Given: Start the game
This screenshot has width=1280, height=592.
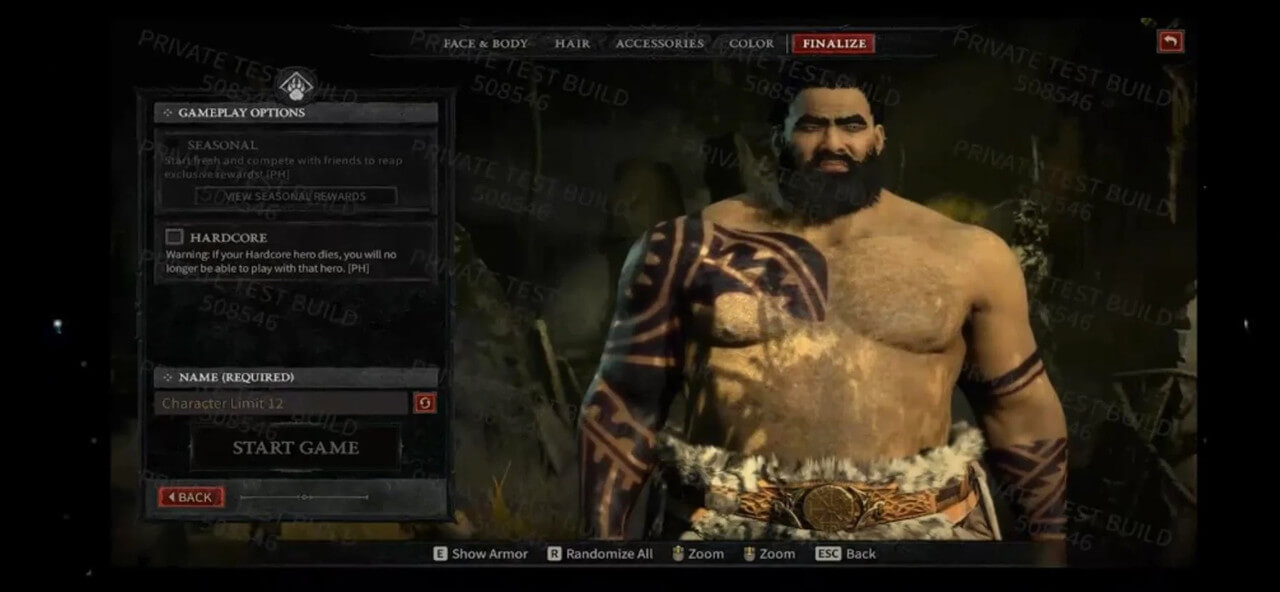Looking at the screenshot, I should tap(295, 448).
